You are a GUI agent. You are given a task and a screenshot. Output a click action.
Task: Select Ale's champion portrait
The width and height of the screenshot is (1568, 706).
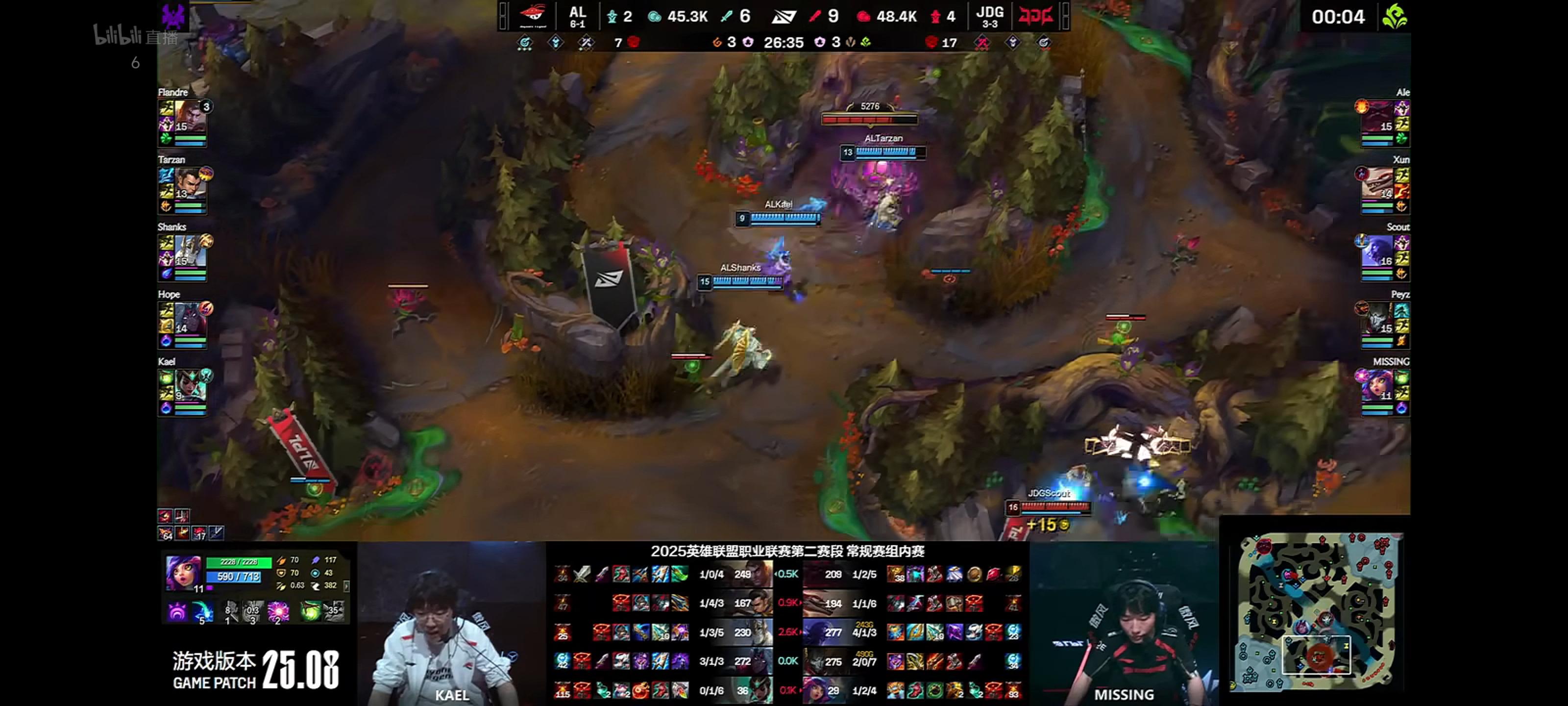[x=1377, y=116]
